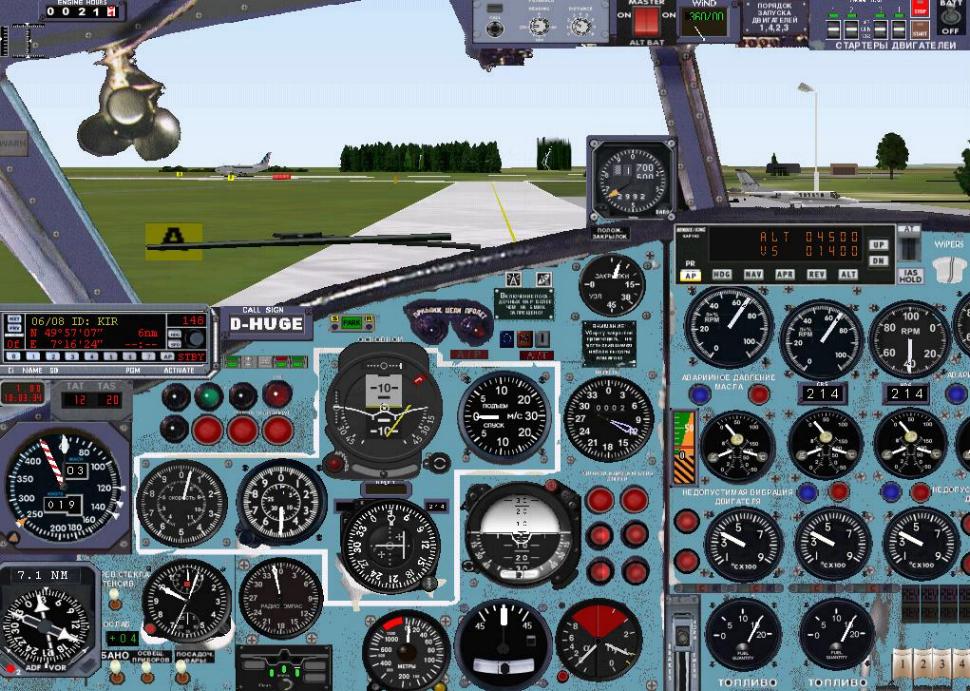Flip the red MASTER ALT BAT switch
This screenshot has height=691, width=970.
647,20
